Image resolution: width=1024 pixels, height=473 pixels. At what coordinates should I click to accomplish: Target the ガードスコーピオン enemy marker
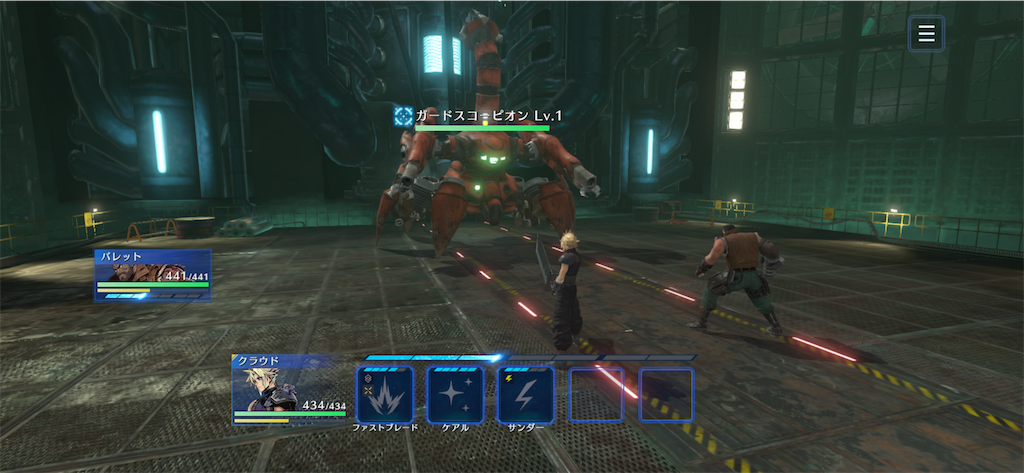[403, 116]
